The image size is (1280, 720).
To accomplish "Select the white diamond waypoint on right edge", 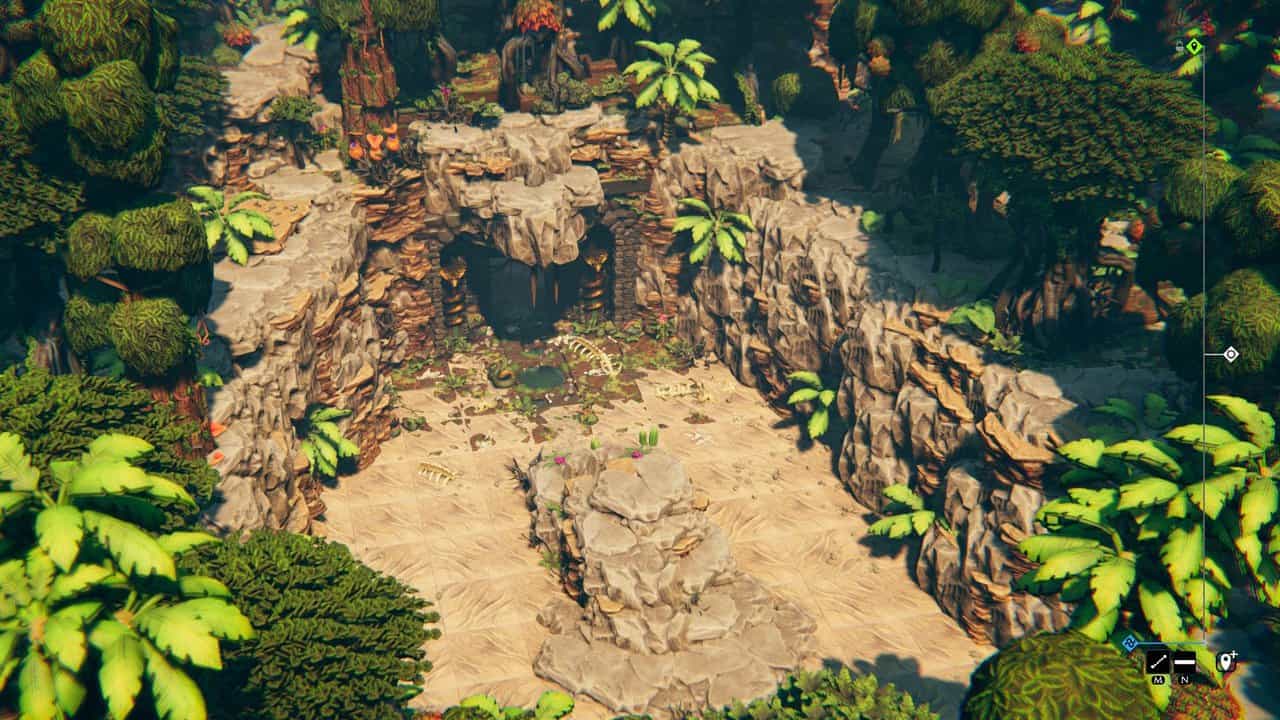I will point(1231,354).
